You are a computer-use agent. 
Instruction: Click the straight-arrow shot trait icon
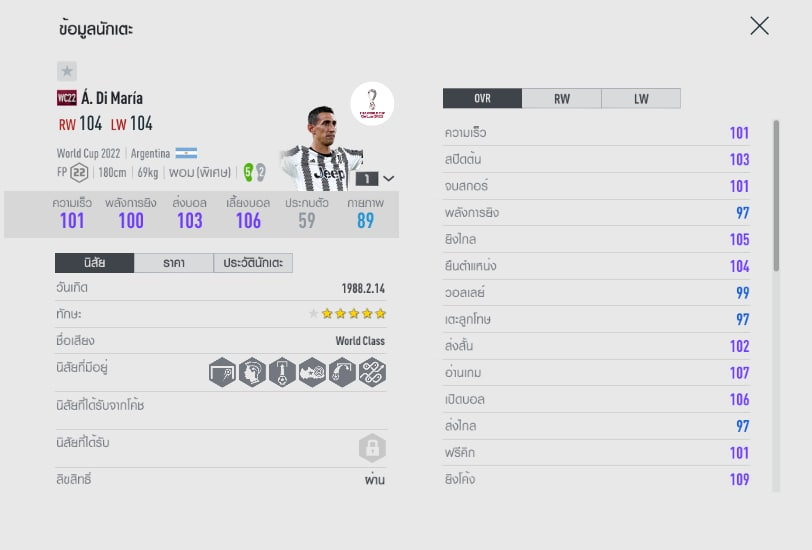[282, 372]
